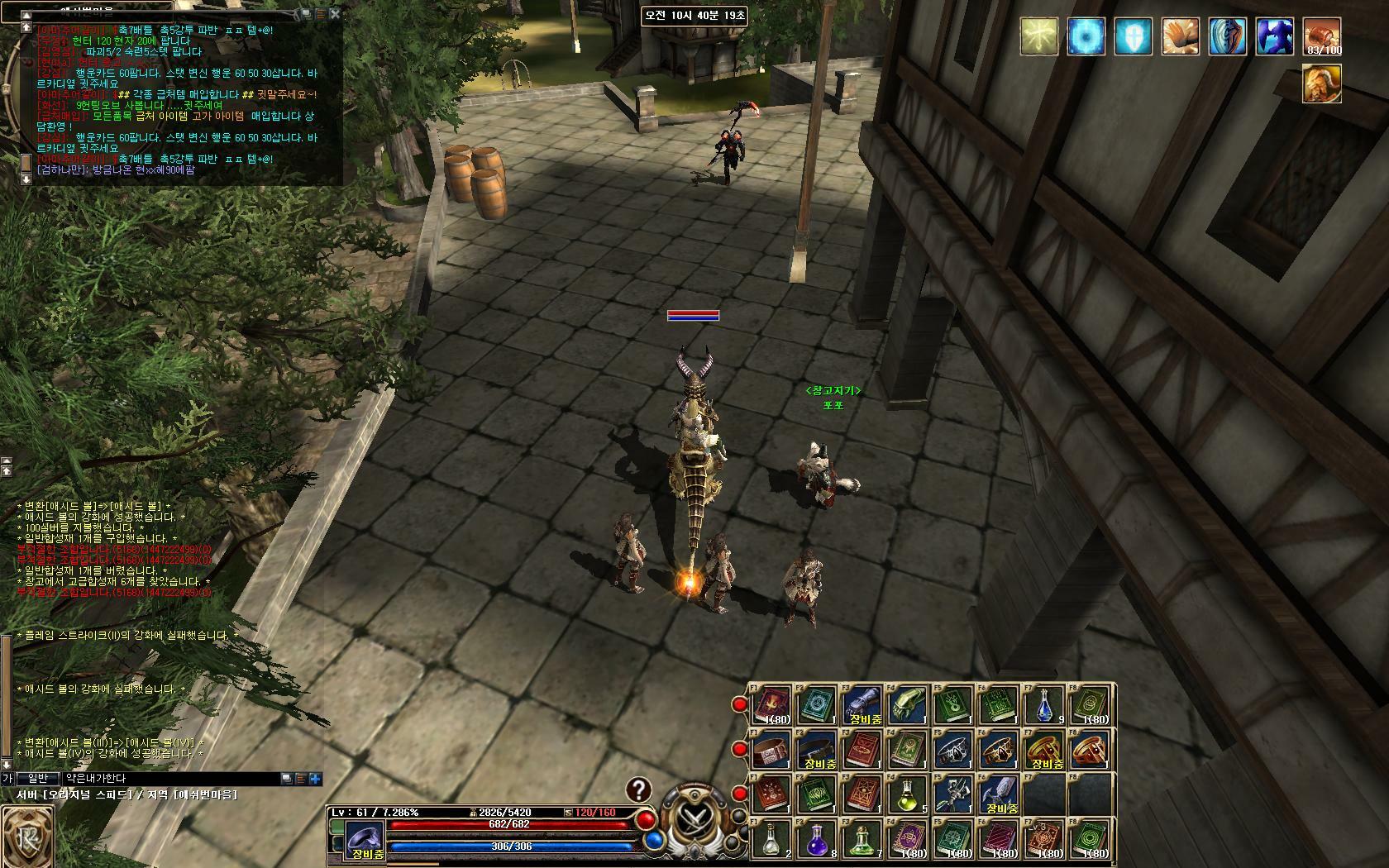Image resolution: width=1389 pixels, height=868 pixels.
Task: Close the chat log window
Action: (x=335, y=13)
